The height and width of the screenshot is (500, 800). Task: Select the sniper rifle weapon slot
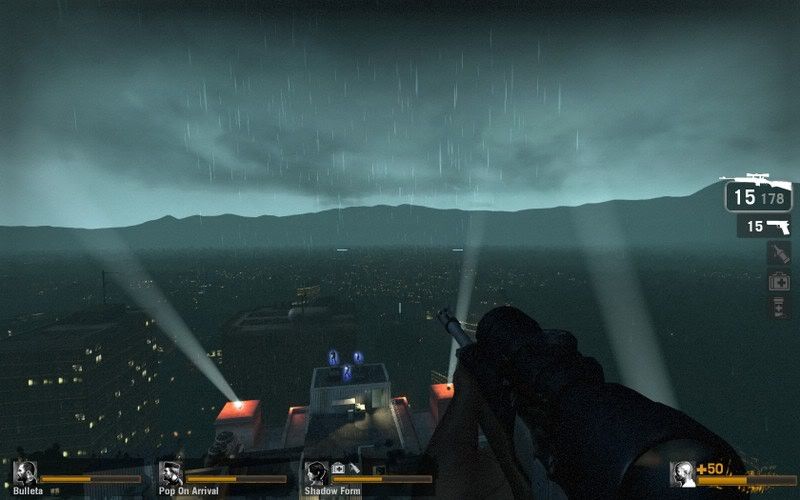coord(758,194)
